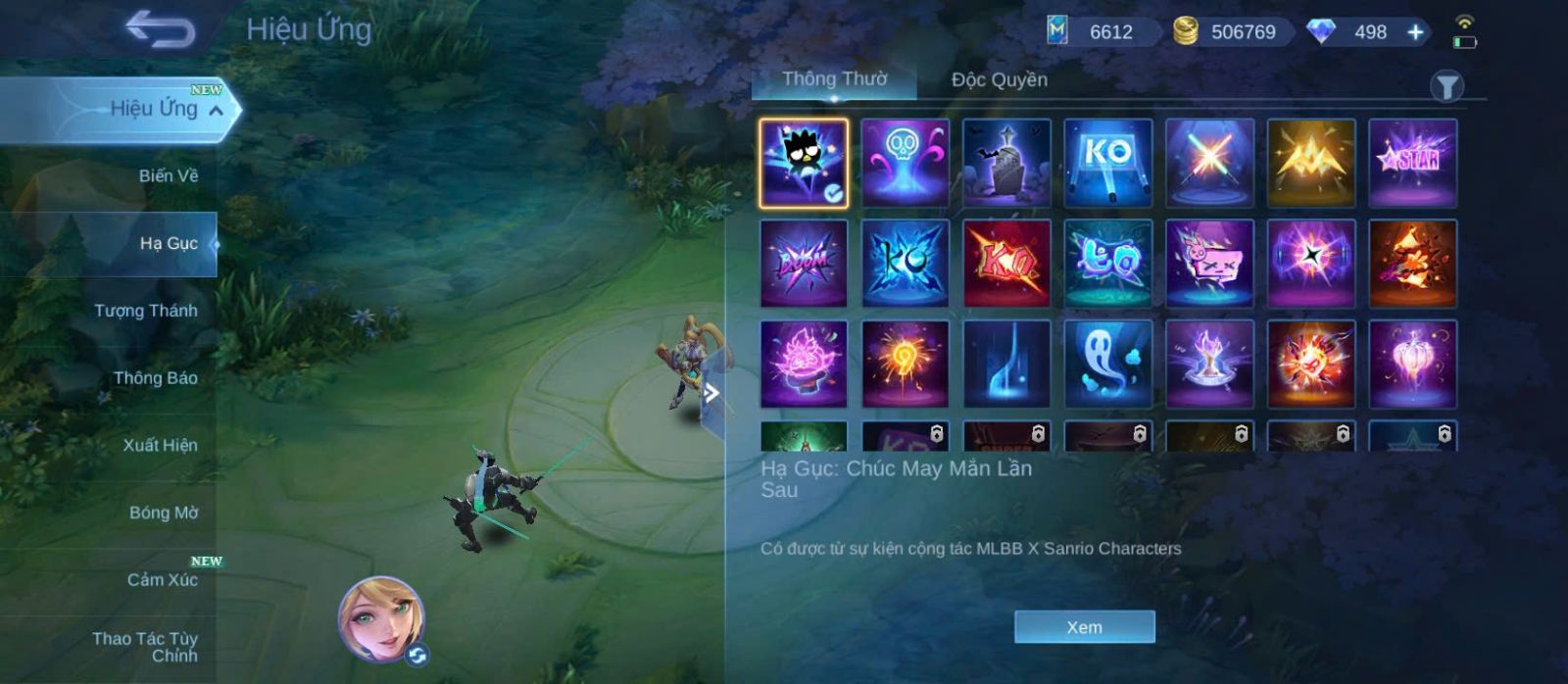The width and height of the screenshot is (1568, 684).
Task: Open the Biến Về category
Action: coord(168,176)
